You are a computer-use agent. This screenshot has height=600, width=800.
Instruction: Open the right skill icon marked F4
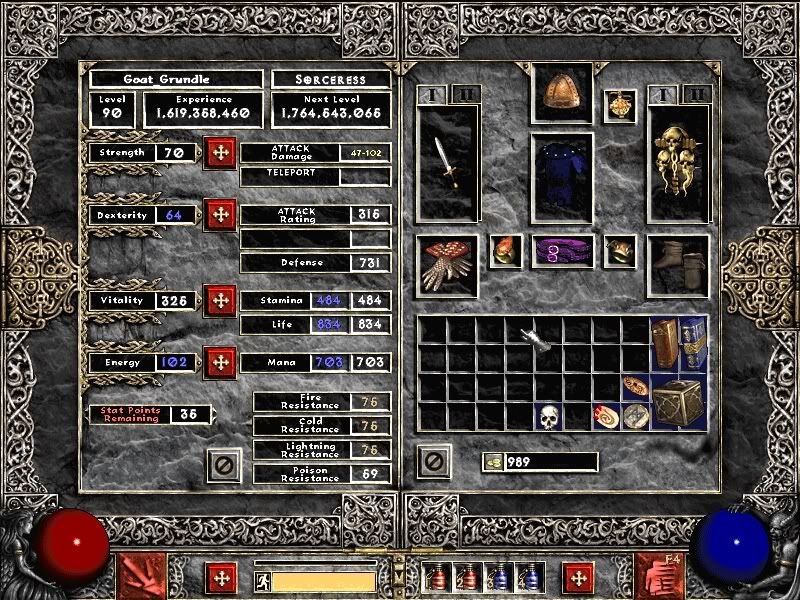659,576
